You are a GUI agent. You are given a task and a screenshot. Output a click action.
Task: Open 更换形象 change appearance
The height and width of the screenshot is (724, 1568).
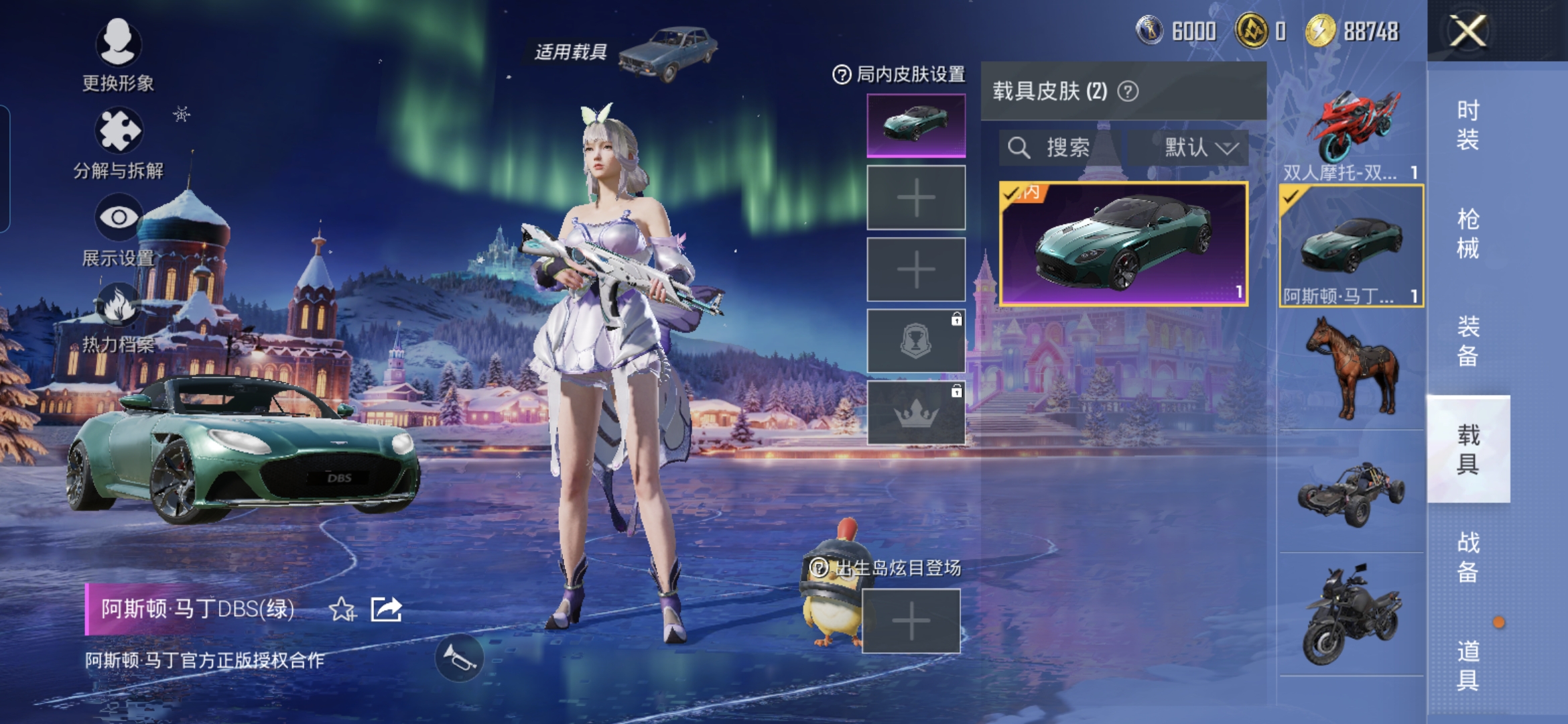point(118,54)
